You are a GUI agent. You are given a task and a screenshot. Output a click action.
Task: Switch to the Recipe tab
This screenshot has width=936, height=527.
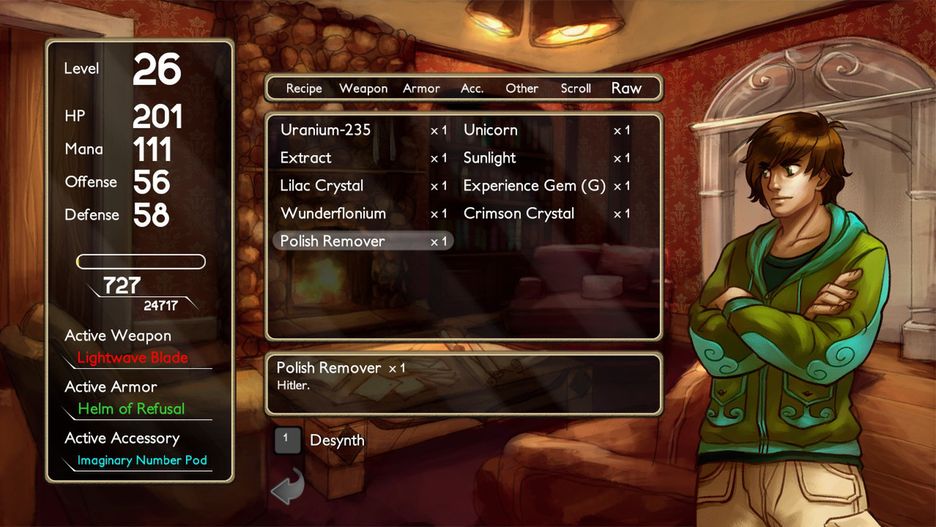304,88
